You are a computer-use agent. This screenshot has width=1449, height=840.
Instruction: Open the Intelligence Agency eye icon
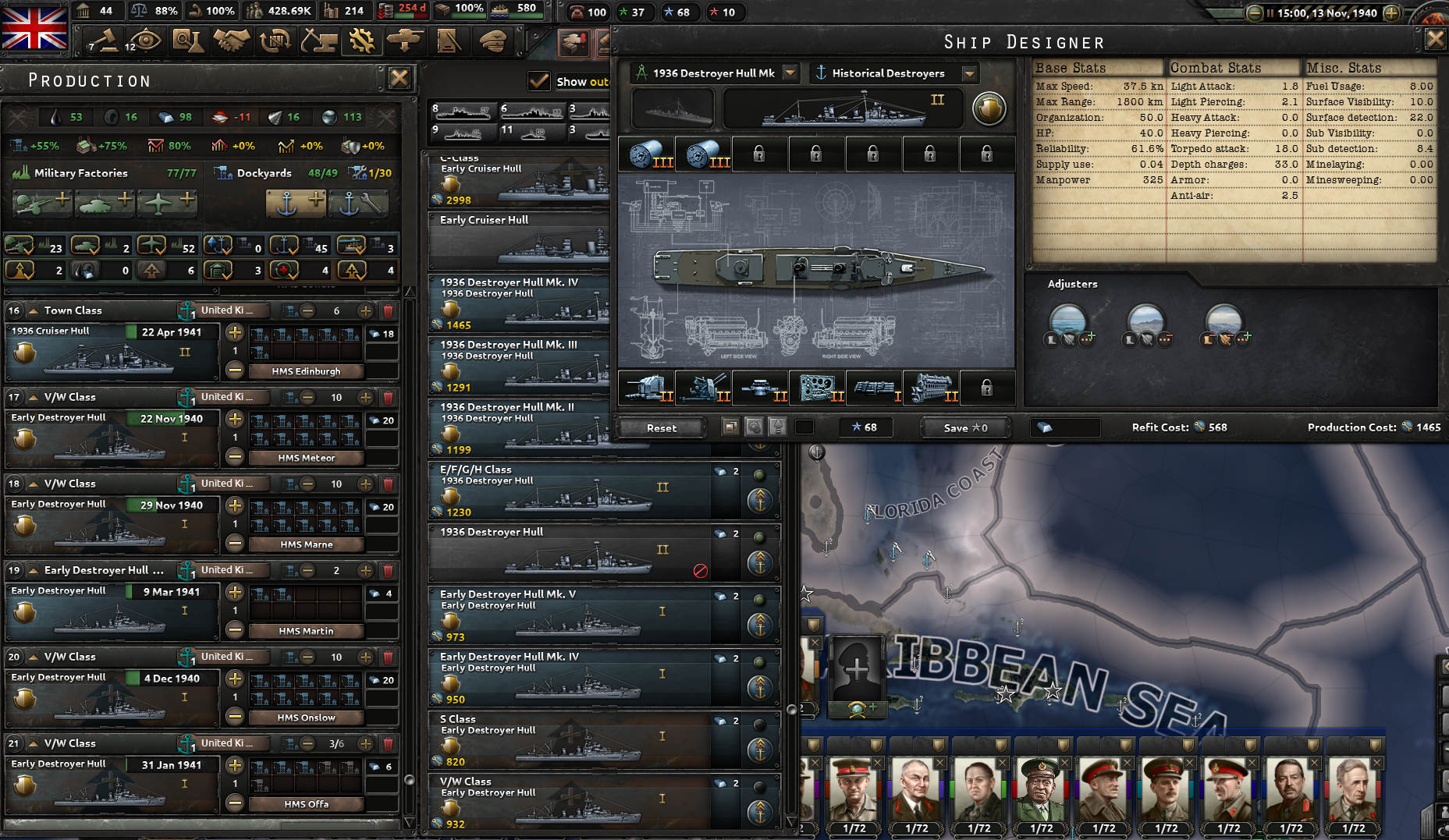click(x=145, y=41)
